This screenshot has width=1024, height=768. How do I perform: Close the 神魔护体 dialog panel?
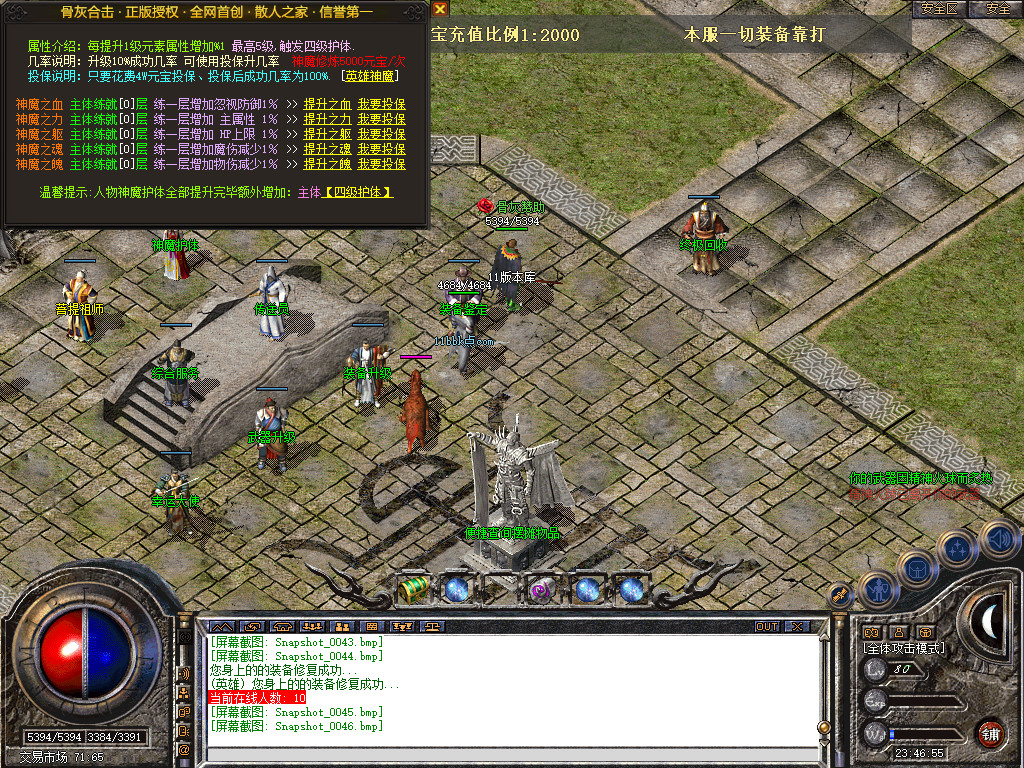point(441,8)
